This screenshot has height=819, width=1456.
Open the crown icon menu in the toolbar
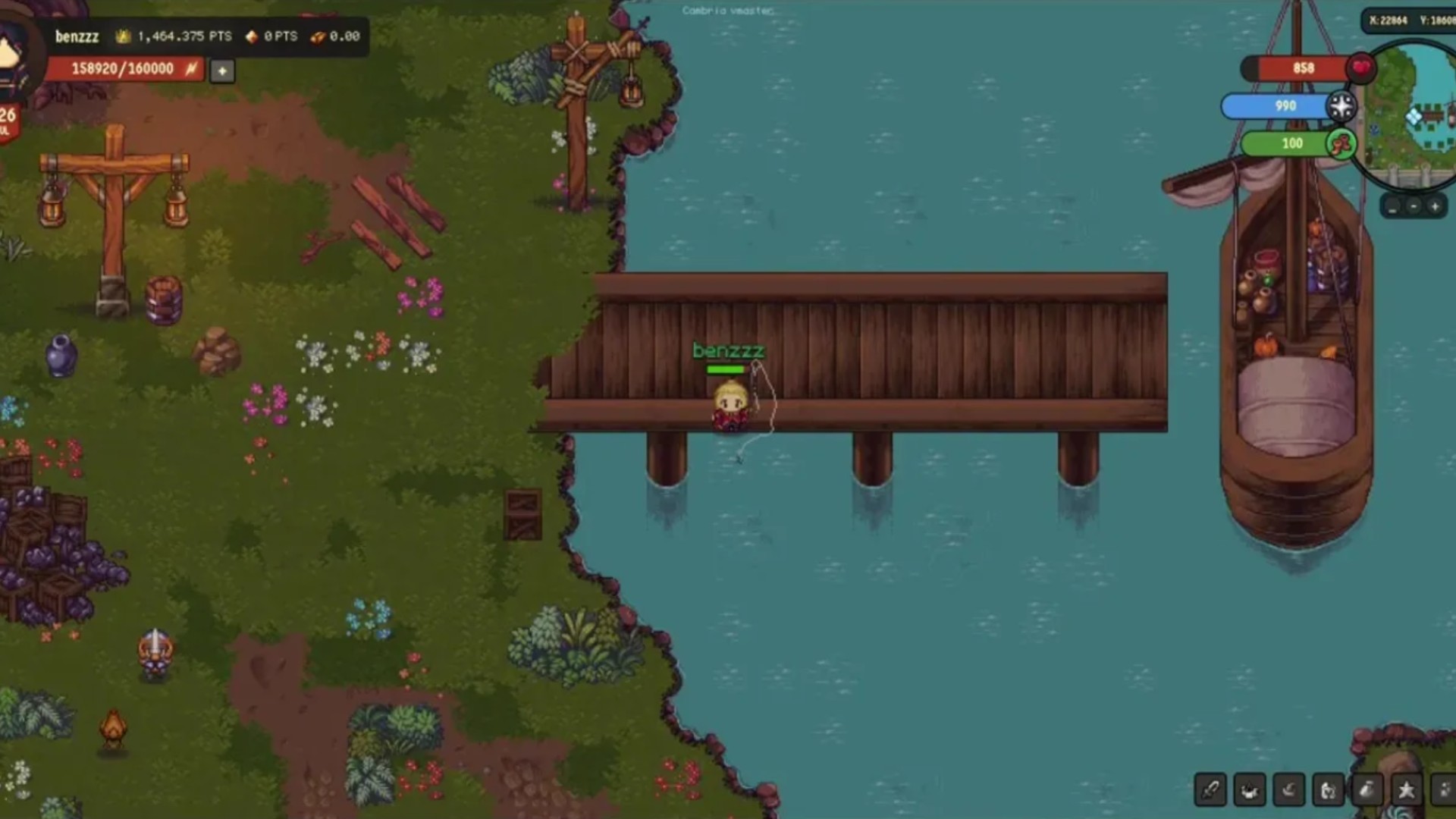pyautogui.click(x=1250, y=790)
